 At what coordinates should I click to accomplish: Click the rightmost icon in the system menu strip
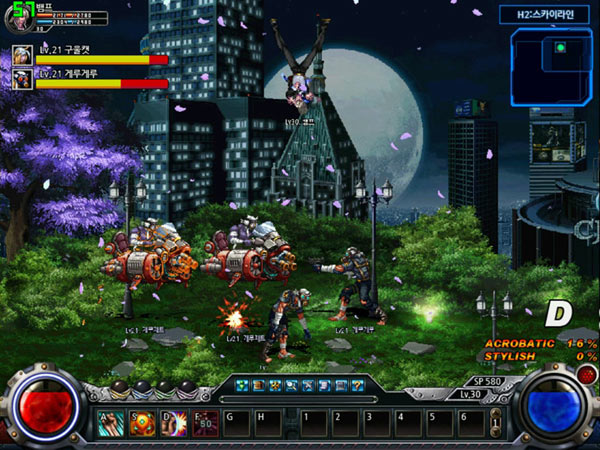tap(356, 385)
